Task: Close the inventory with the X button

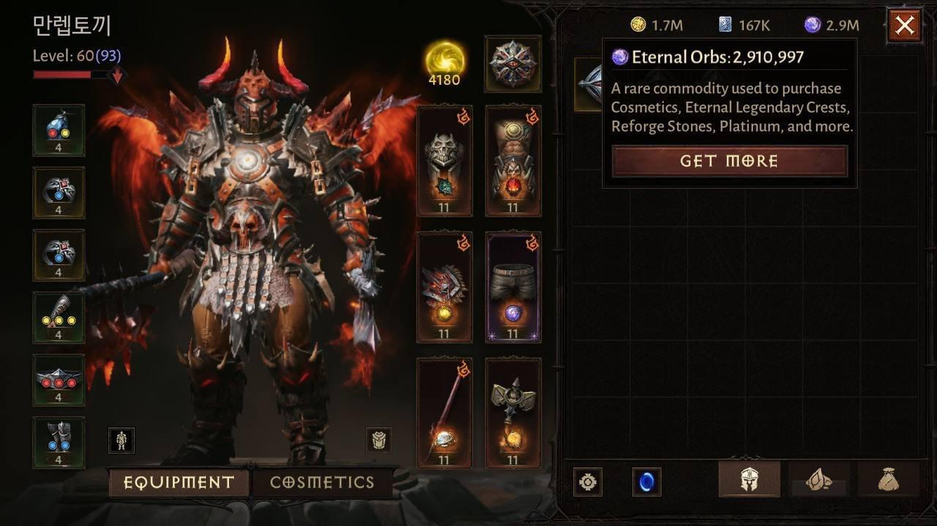Action: (904, 25)
